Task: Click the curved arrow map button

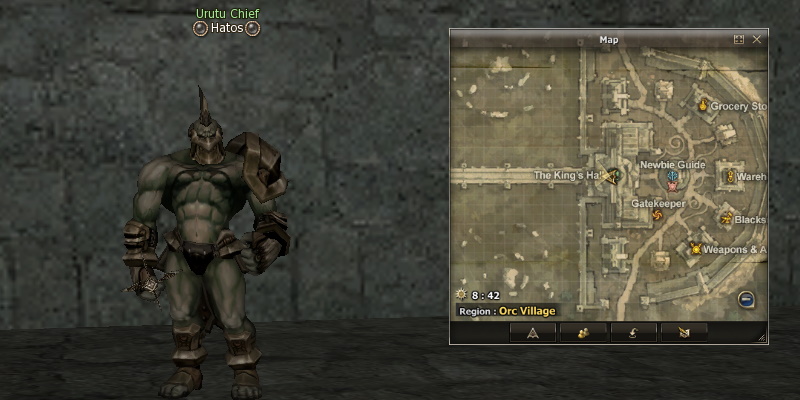Action: [635, 332]
